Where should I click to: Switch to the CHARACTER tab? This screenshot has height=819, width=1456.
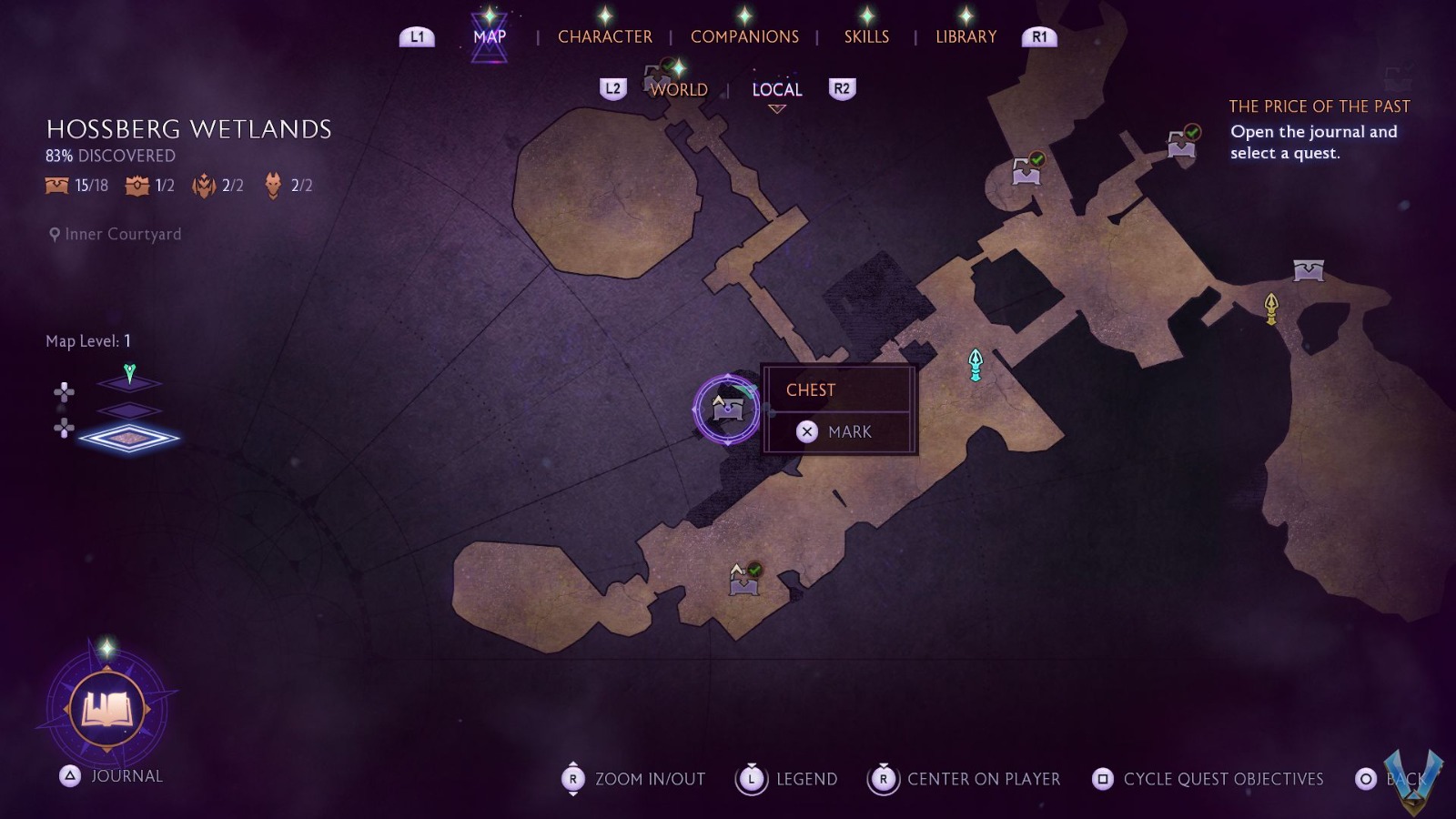[606, 36]
